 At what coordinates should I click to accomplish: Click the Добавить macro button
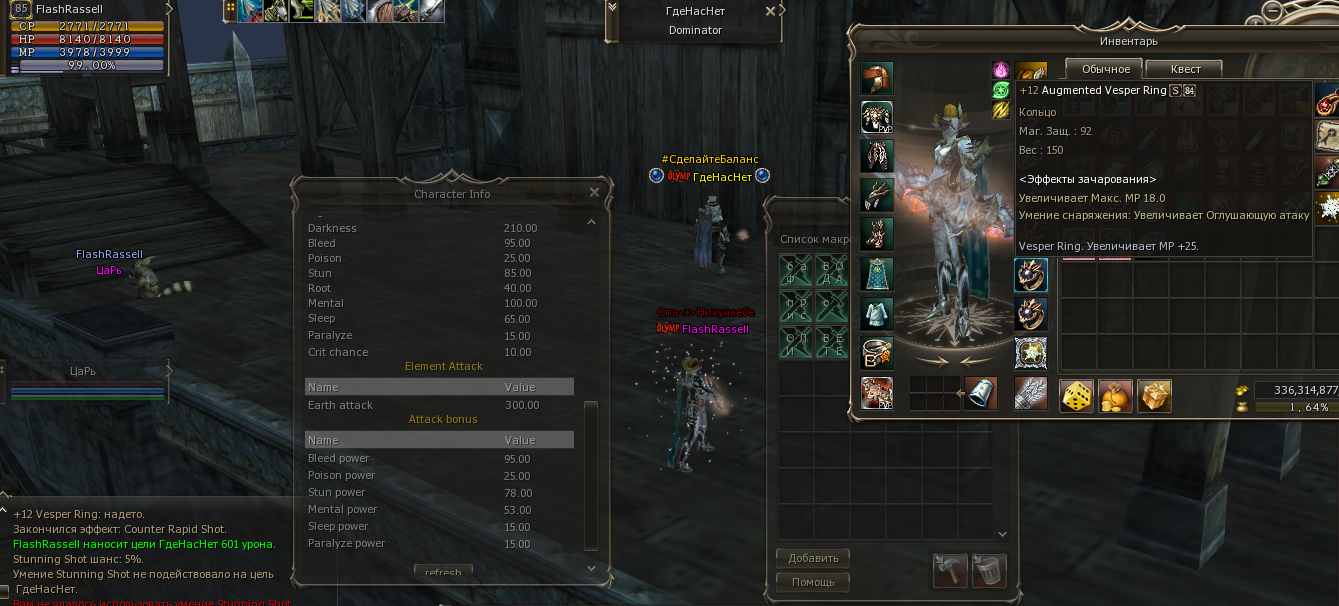tap(813, 558)
